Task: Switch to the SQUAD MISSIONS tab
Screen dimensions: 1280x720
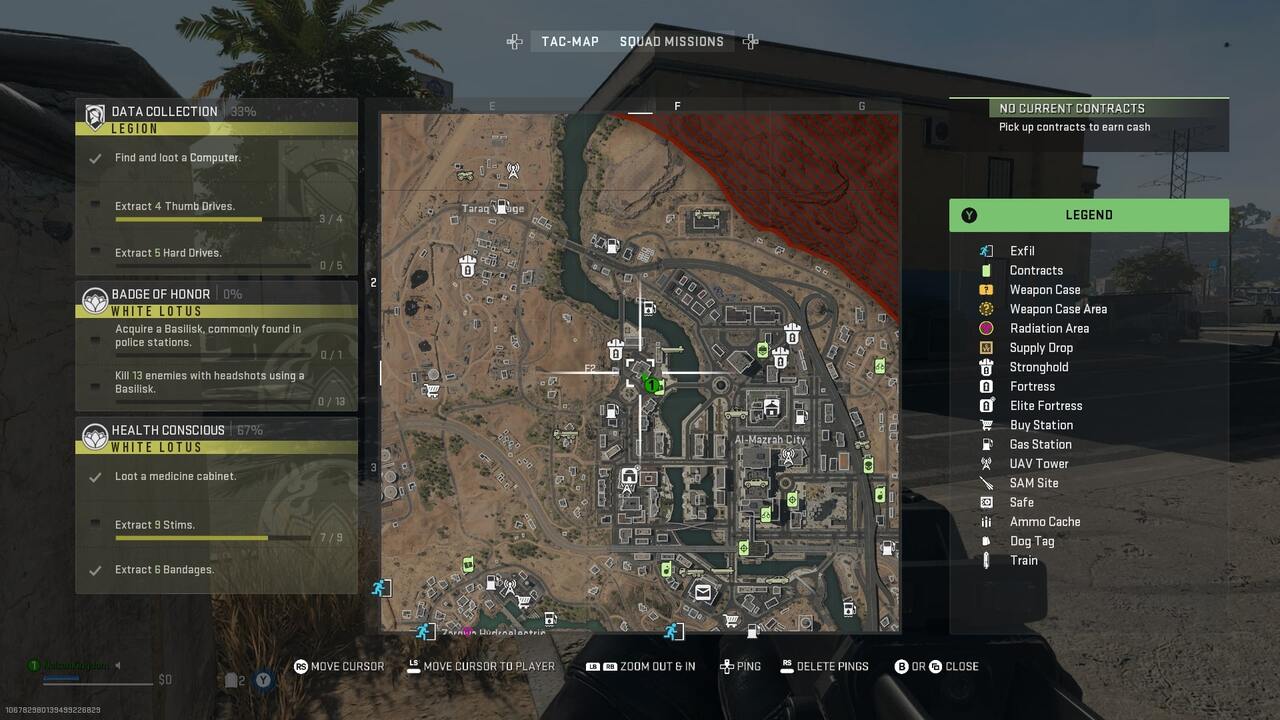Action: coord(672,41)
